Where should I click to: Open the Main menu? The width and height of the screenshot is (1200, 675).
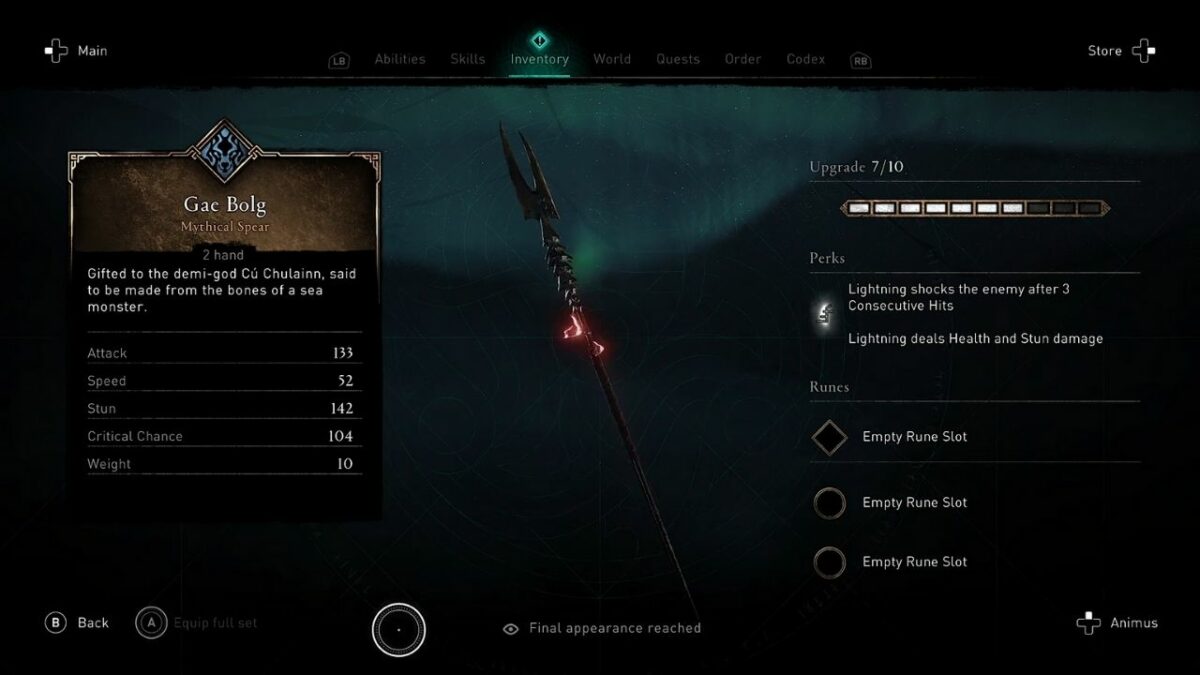[x=76, y=51]
